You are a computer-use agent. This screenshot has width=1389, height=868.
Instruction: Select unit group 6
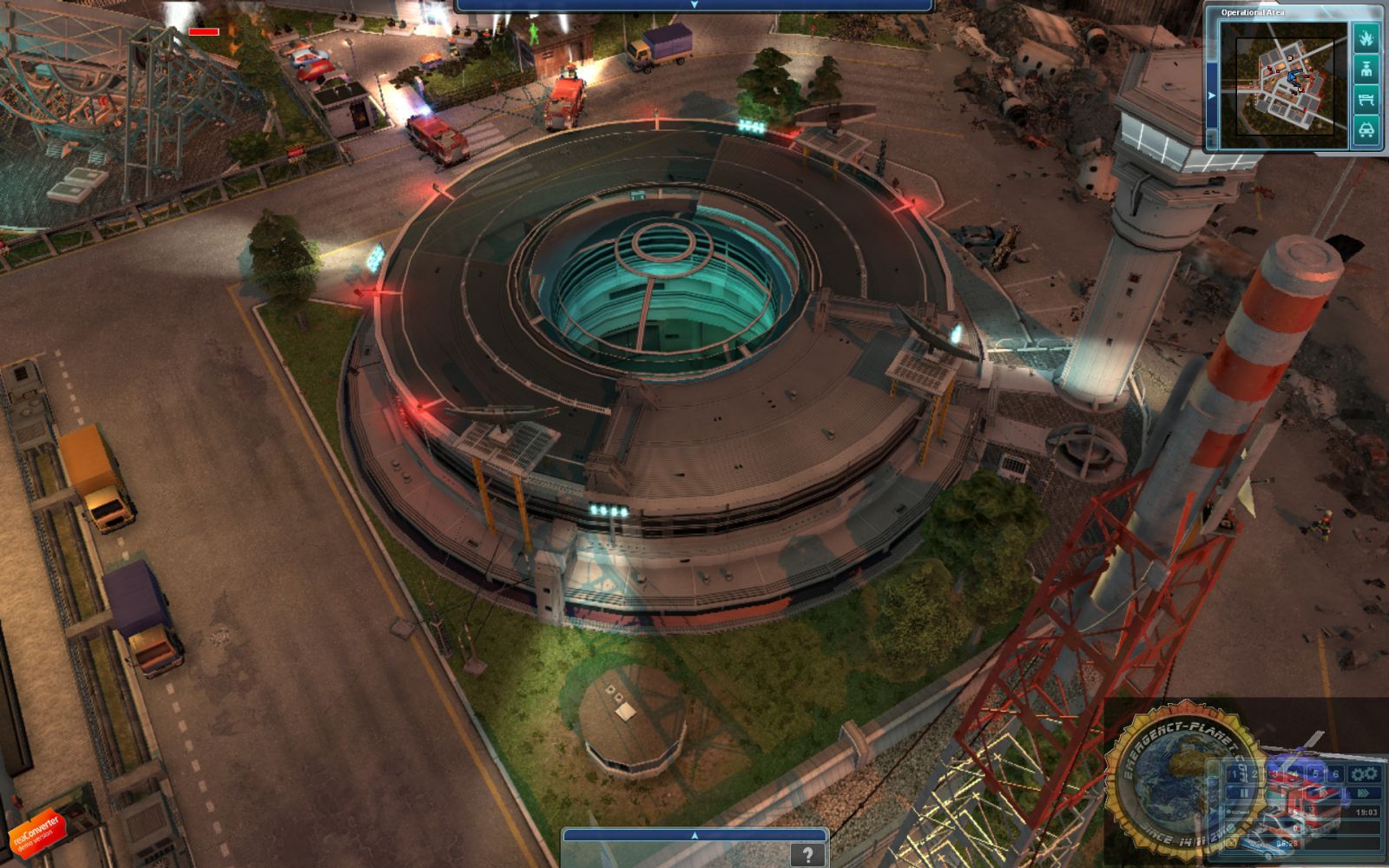(x=1335, y=773)
